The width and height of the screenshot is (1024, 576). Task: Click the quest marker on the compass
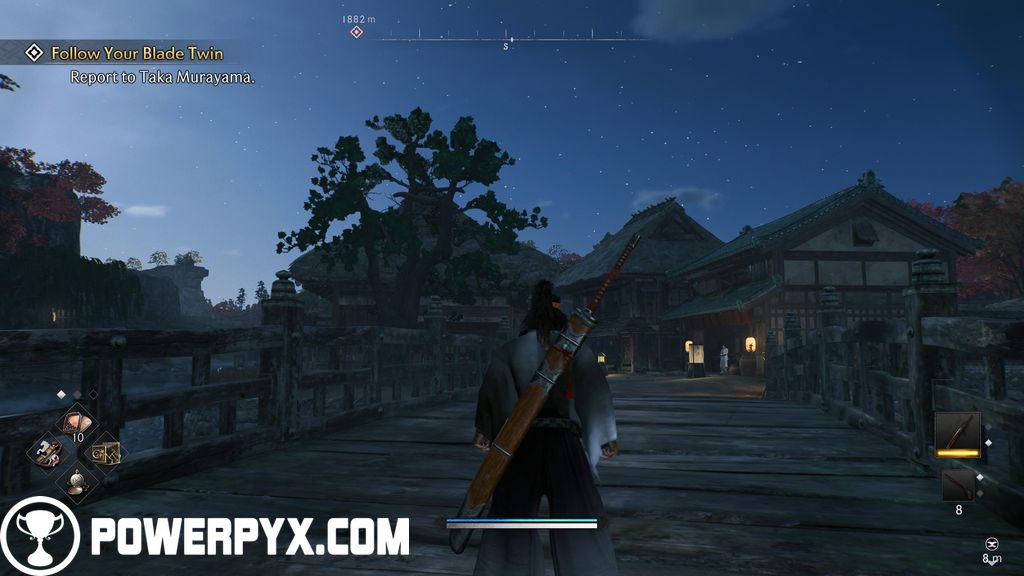[x=356, y=33]
